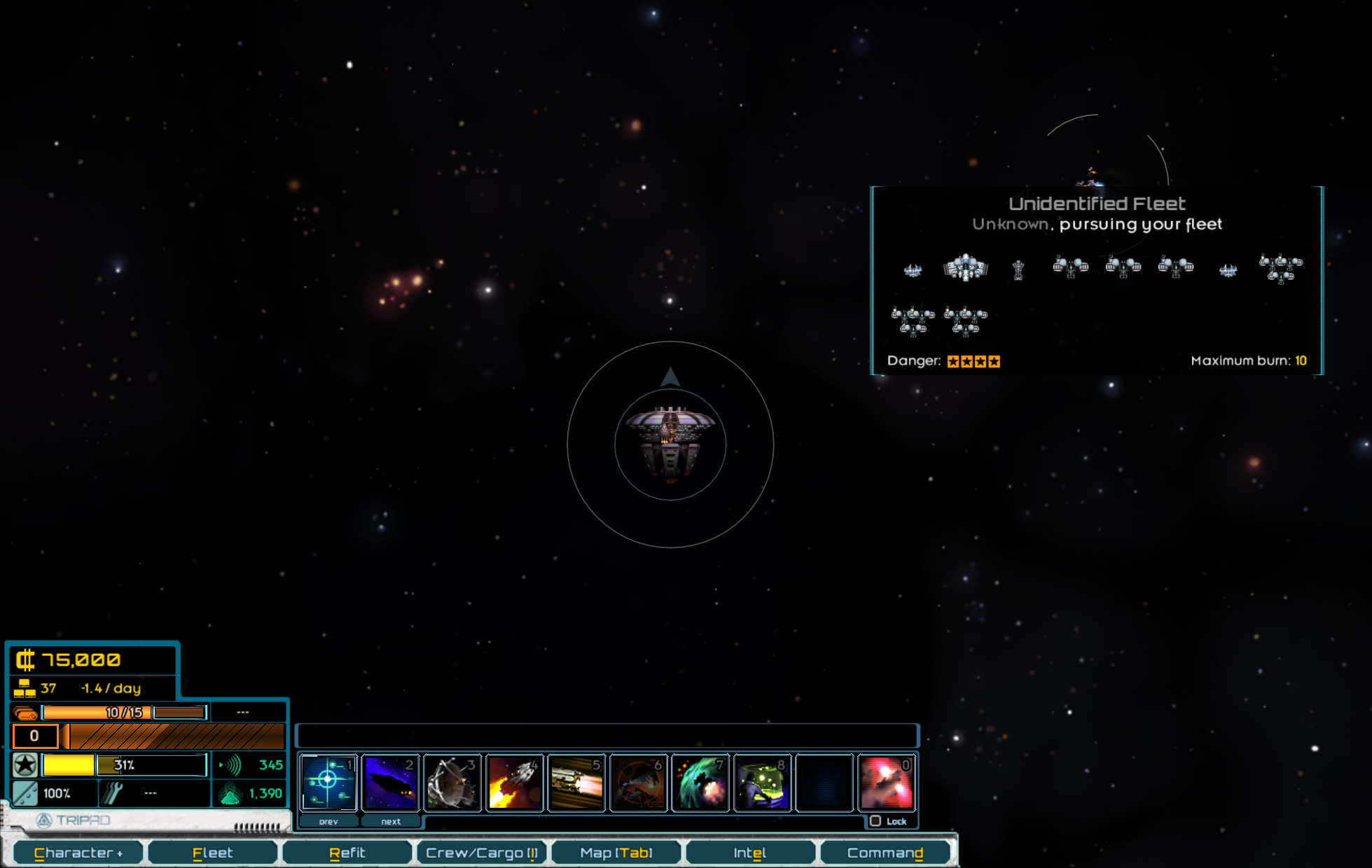
Task: Activate the red flare ability in slot 0
Action: (x=887, y=782)
